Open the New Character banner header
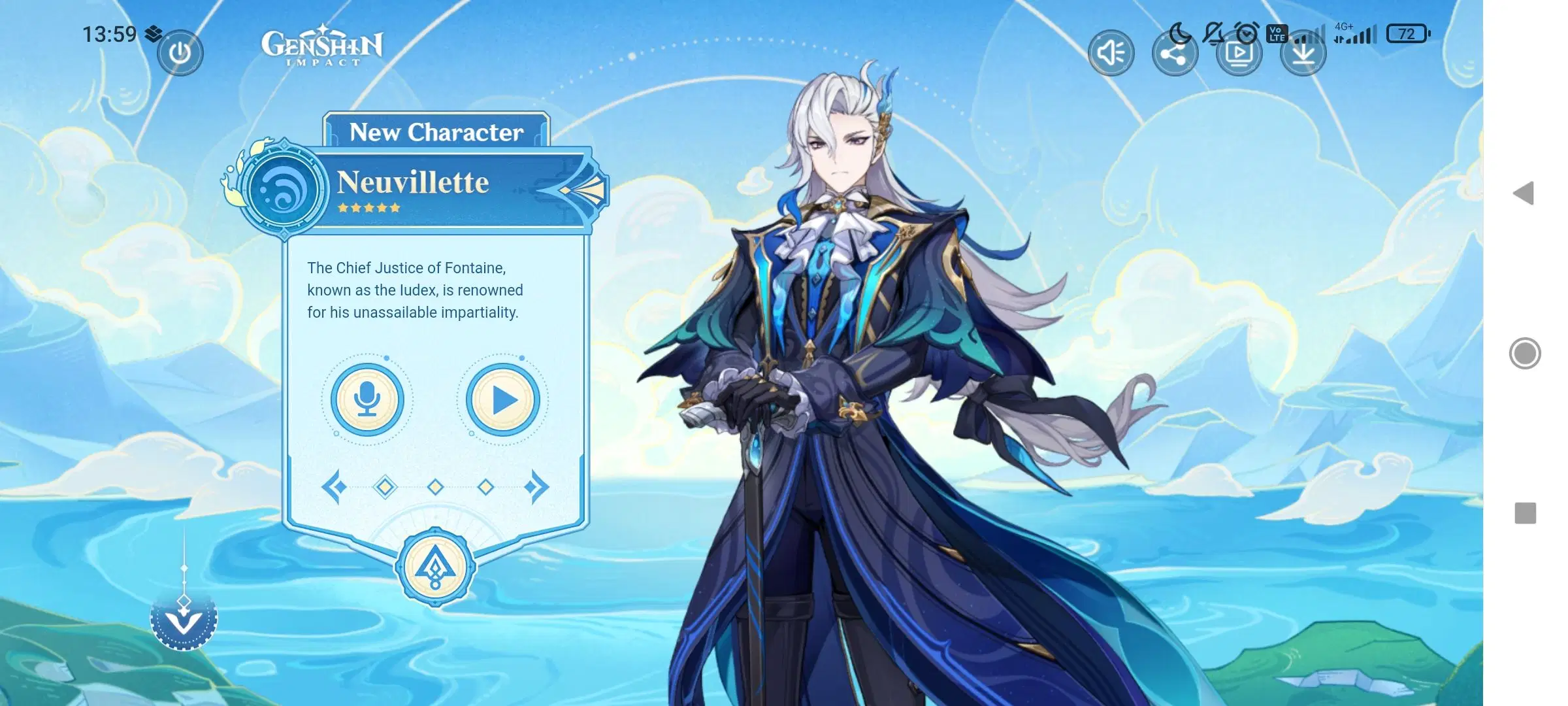 coord(436,133)
